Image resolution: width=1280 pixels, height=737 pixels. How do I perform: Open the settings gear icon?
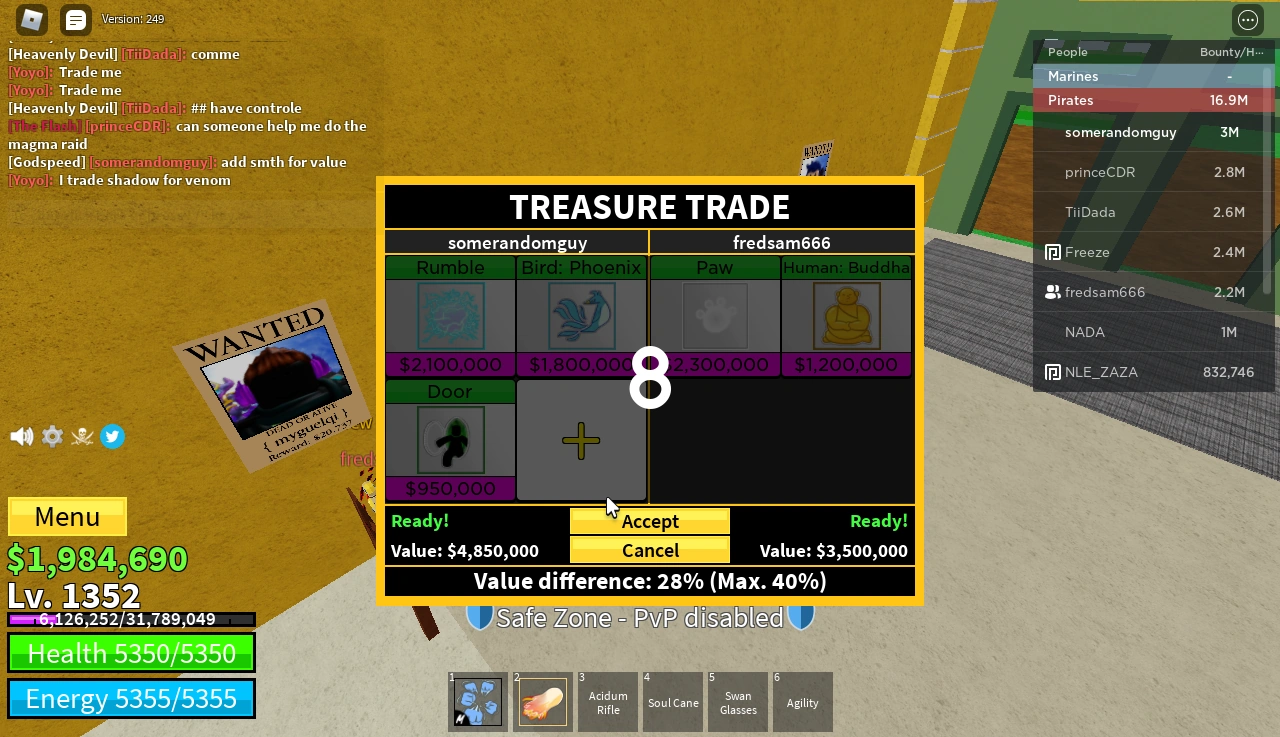52,436
